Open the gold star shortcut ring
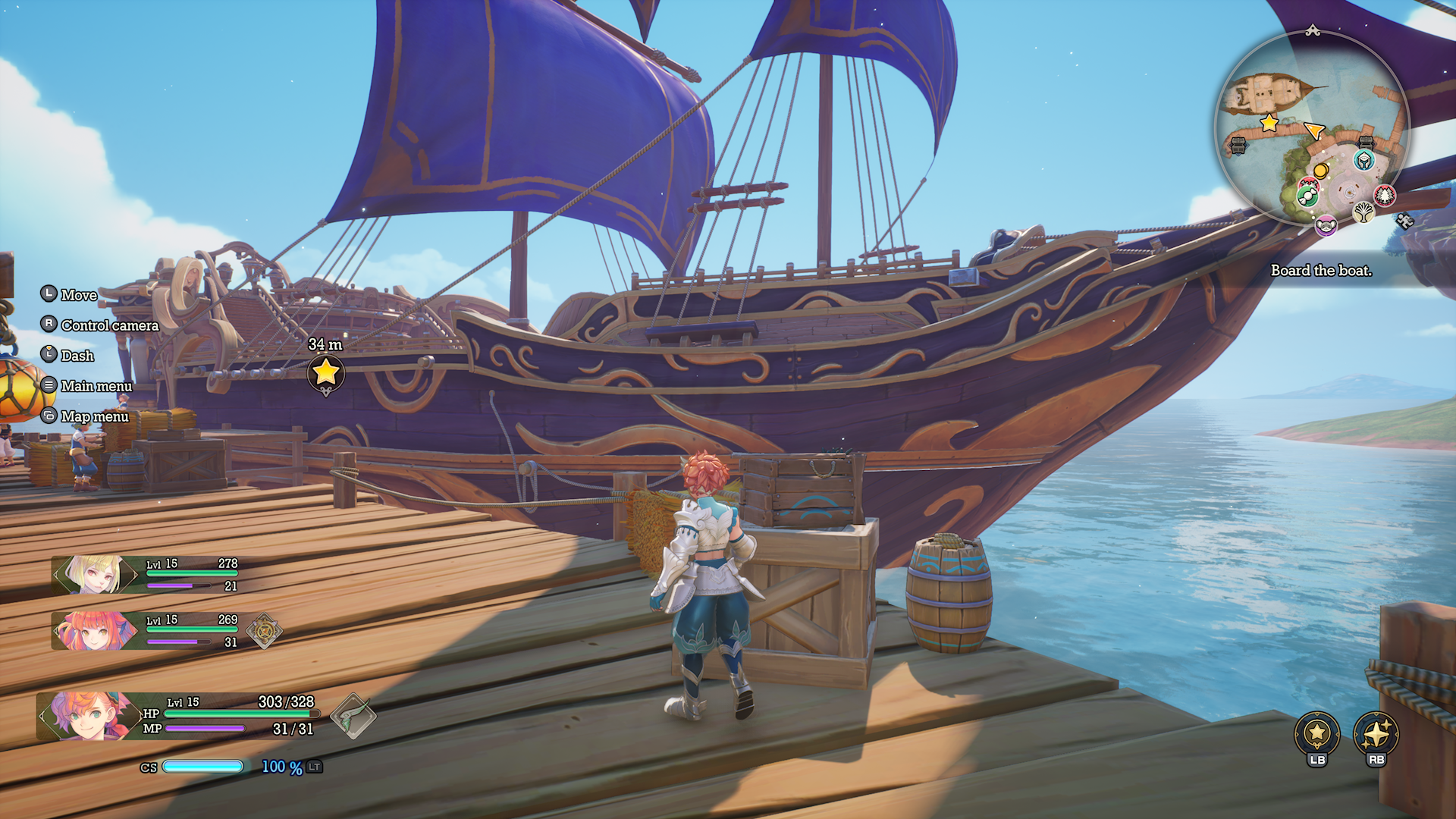Viewport: 1456px width, 819px height. [1317, 734]
